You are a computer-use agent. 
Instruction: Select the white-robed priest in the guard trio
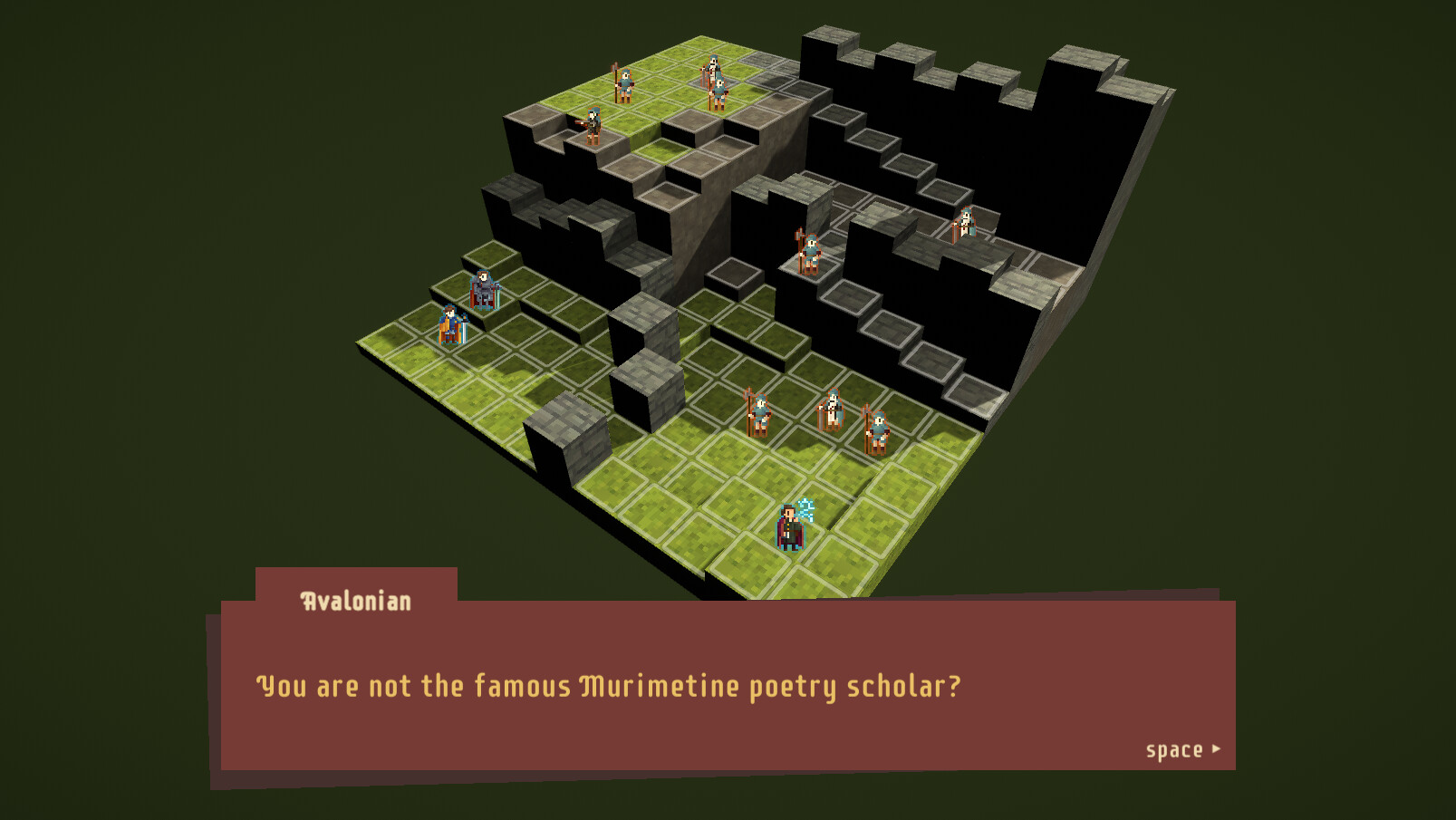[x=832, y=408]
